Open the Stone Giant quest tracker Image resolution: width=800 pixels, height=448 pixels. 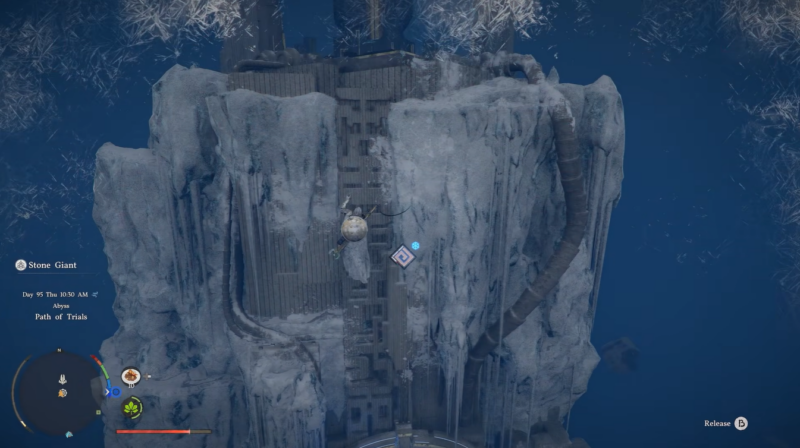pyautogui.click(x=46, y=265)
